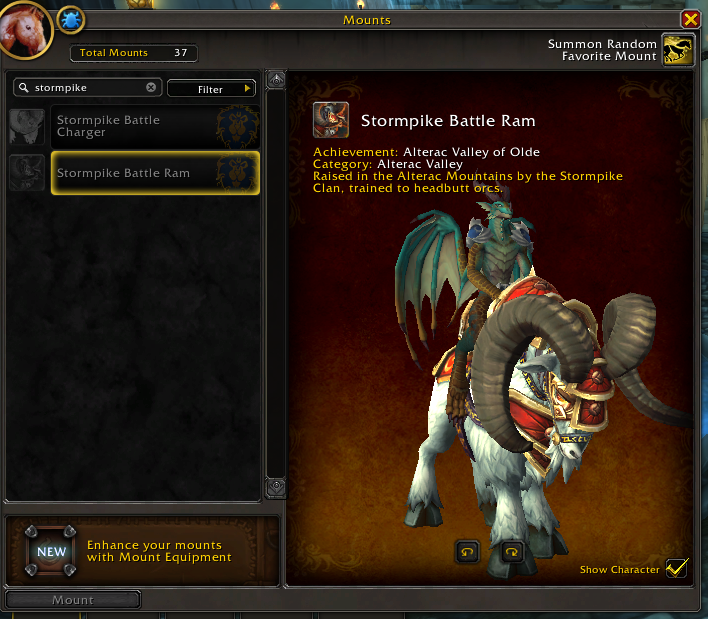Close the Mounts window

690,19
